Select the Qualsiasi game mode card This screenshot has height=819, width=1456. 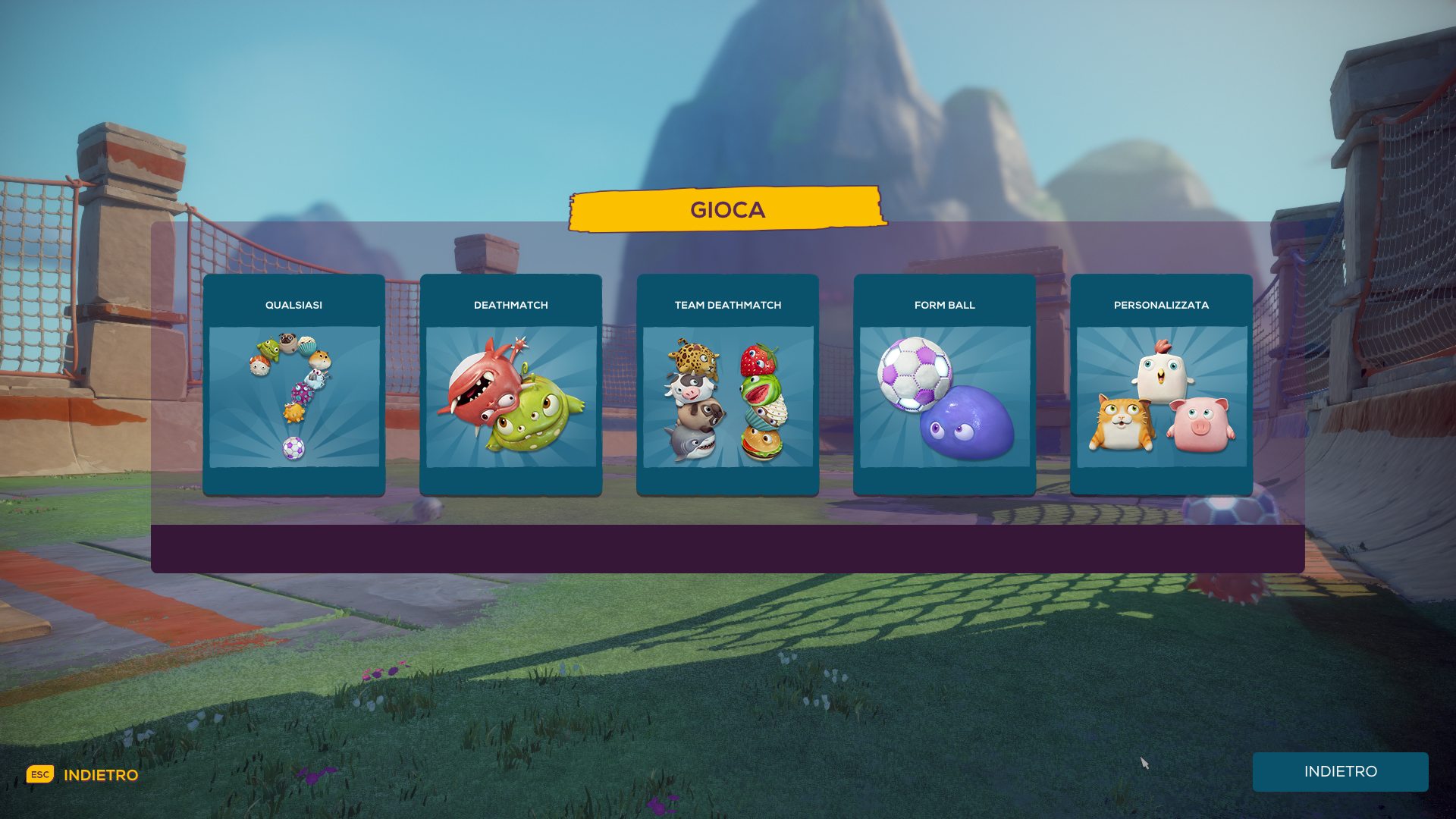[293, 385]
